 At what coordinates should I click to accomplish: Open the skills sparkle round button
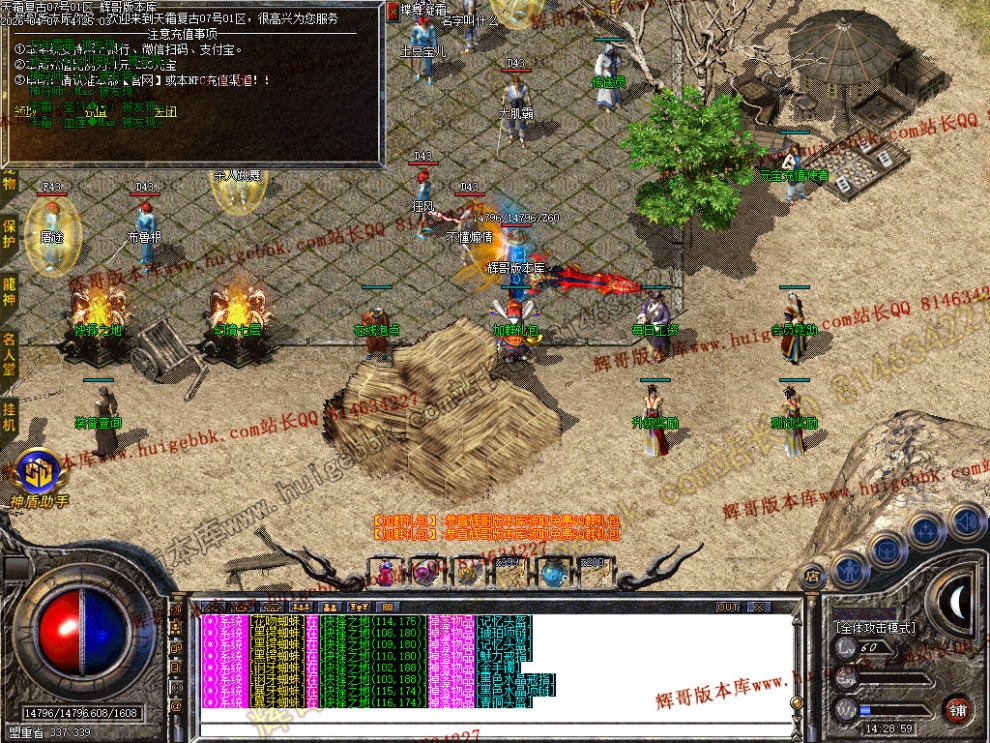(x=926, y=530)
